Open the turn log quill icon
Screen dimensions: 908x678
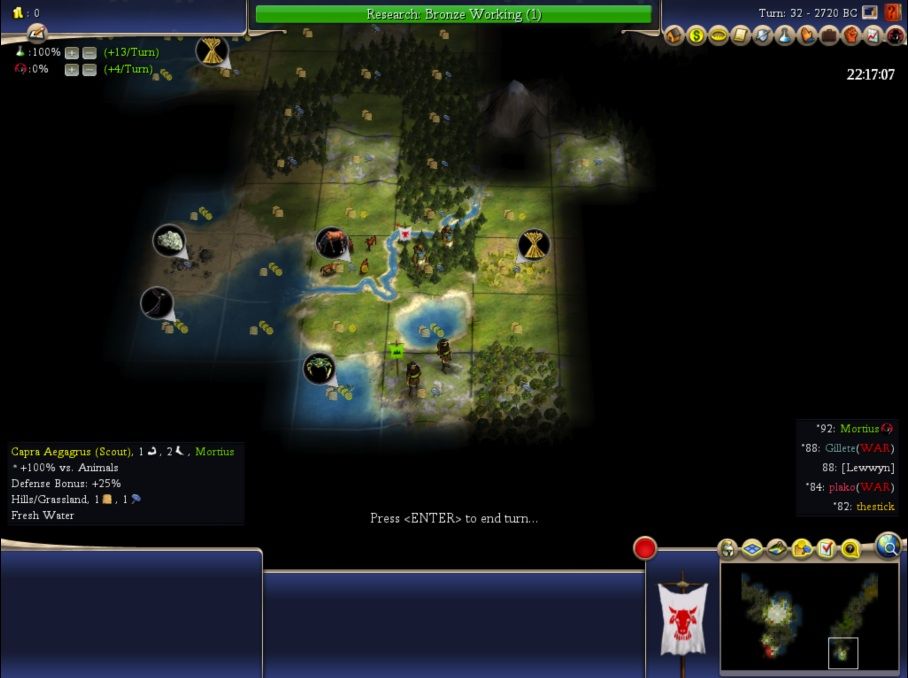36,33
